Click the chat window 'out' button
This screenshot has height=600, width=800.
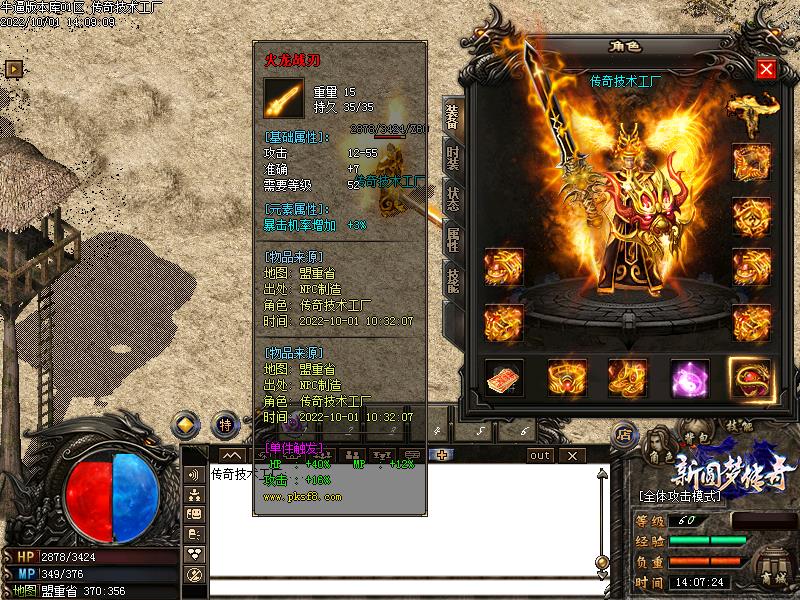point(540,455)
